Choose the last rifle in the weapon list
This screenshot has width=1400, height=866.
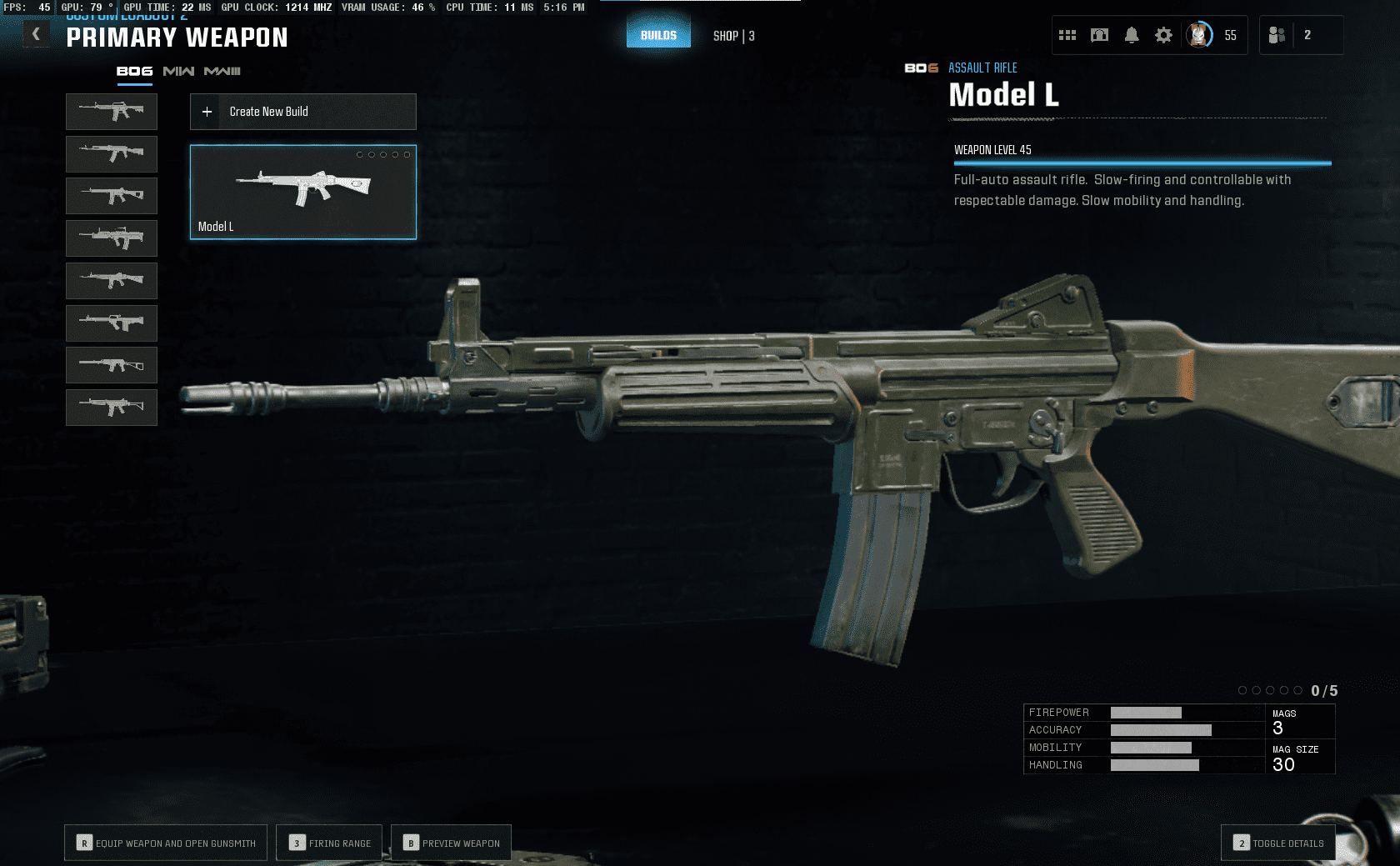coord(112,408)
